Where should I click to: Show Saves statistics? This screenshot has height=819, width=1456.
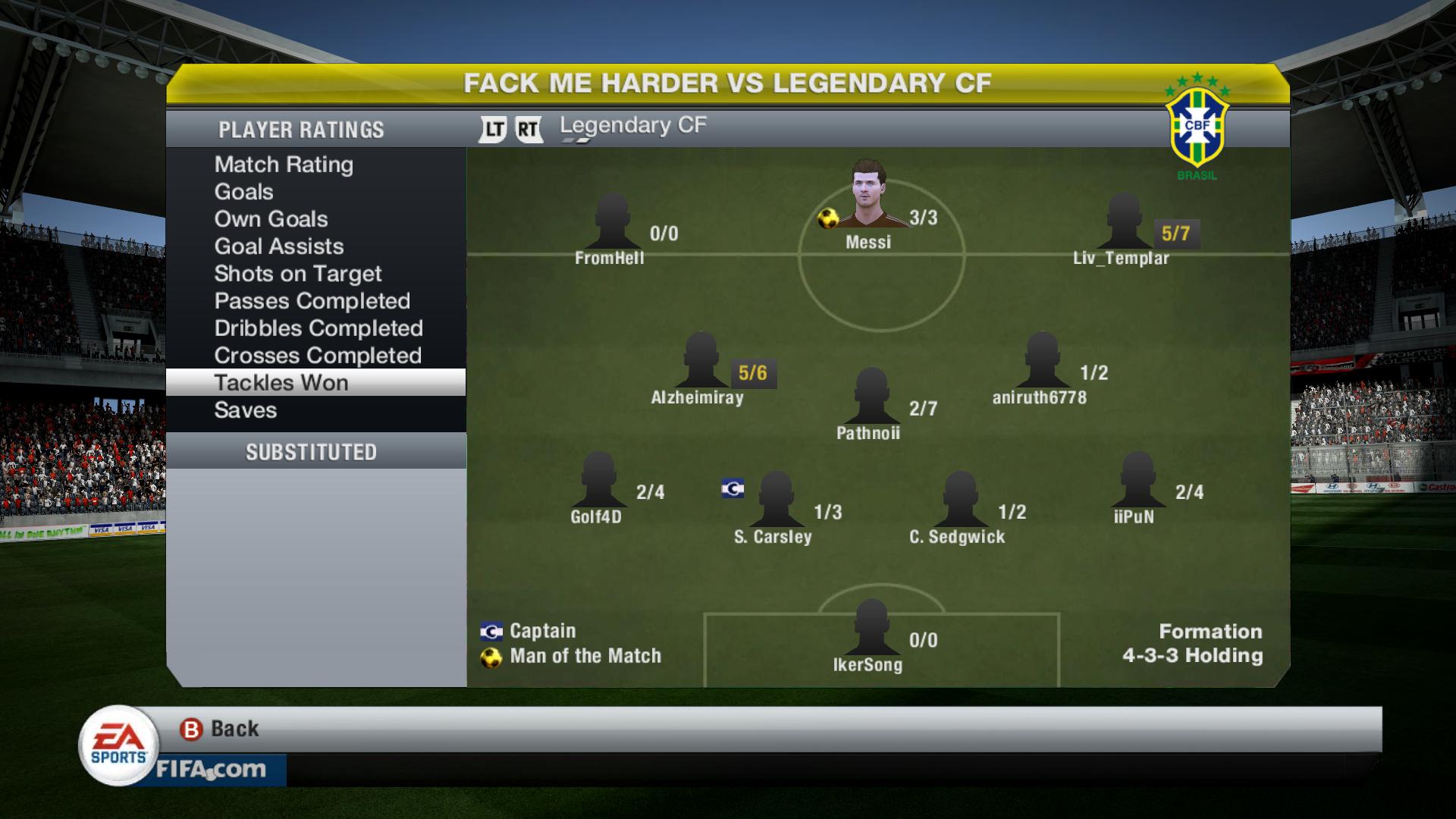tap(245, 410)
